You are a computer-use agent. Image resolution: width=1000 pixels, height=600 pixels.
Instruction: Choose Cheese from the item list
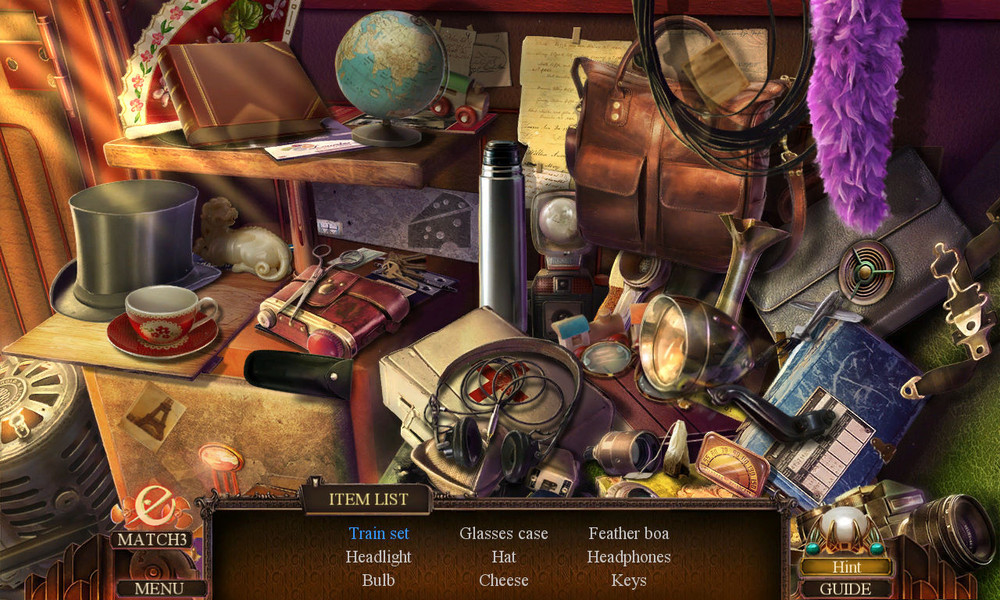tap(504, 580)
